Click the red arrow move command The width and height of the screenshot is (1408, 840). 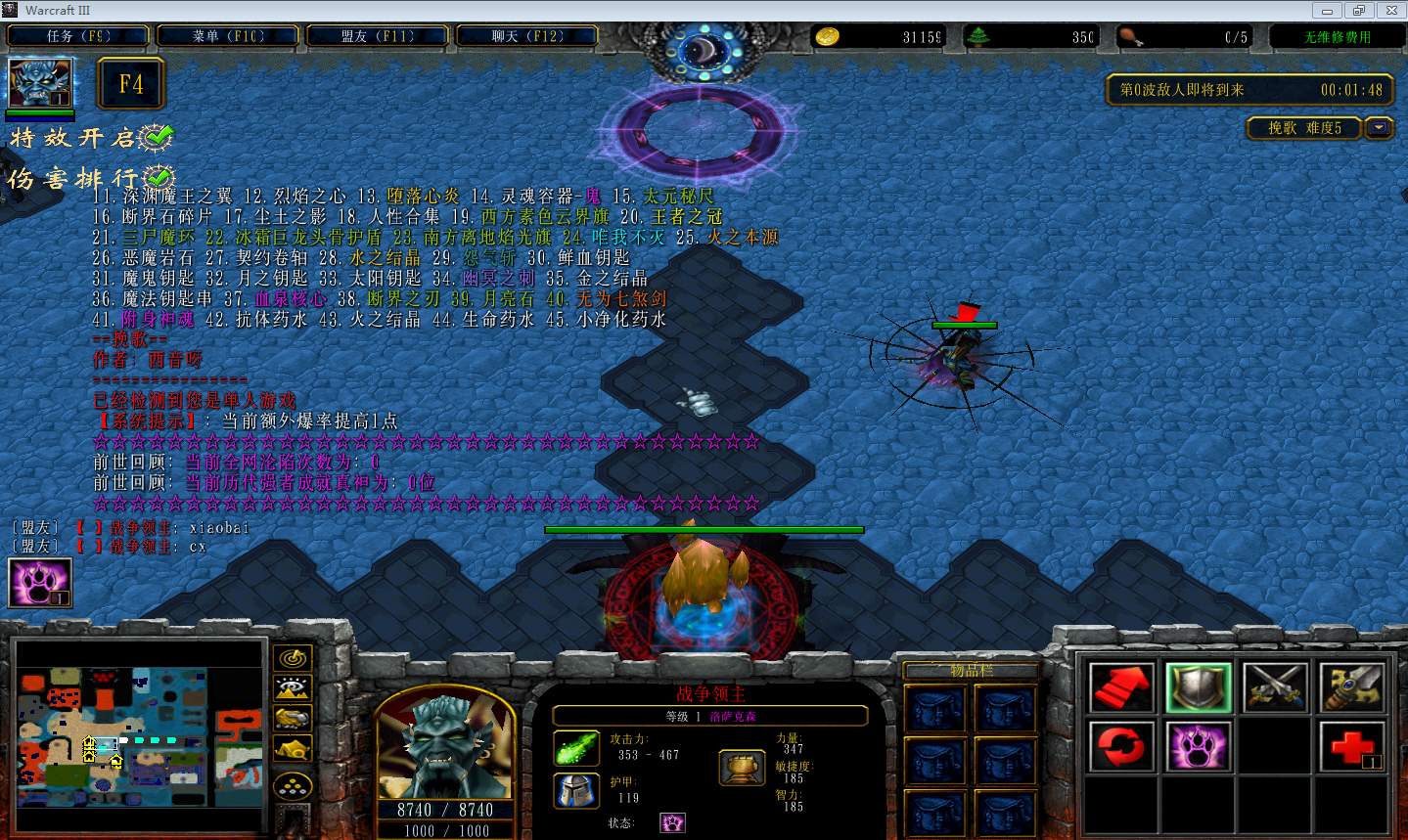pos(1121,686)
